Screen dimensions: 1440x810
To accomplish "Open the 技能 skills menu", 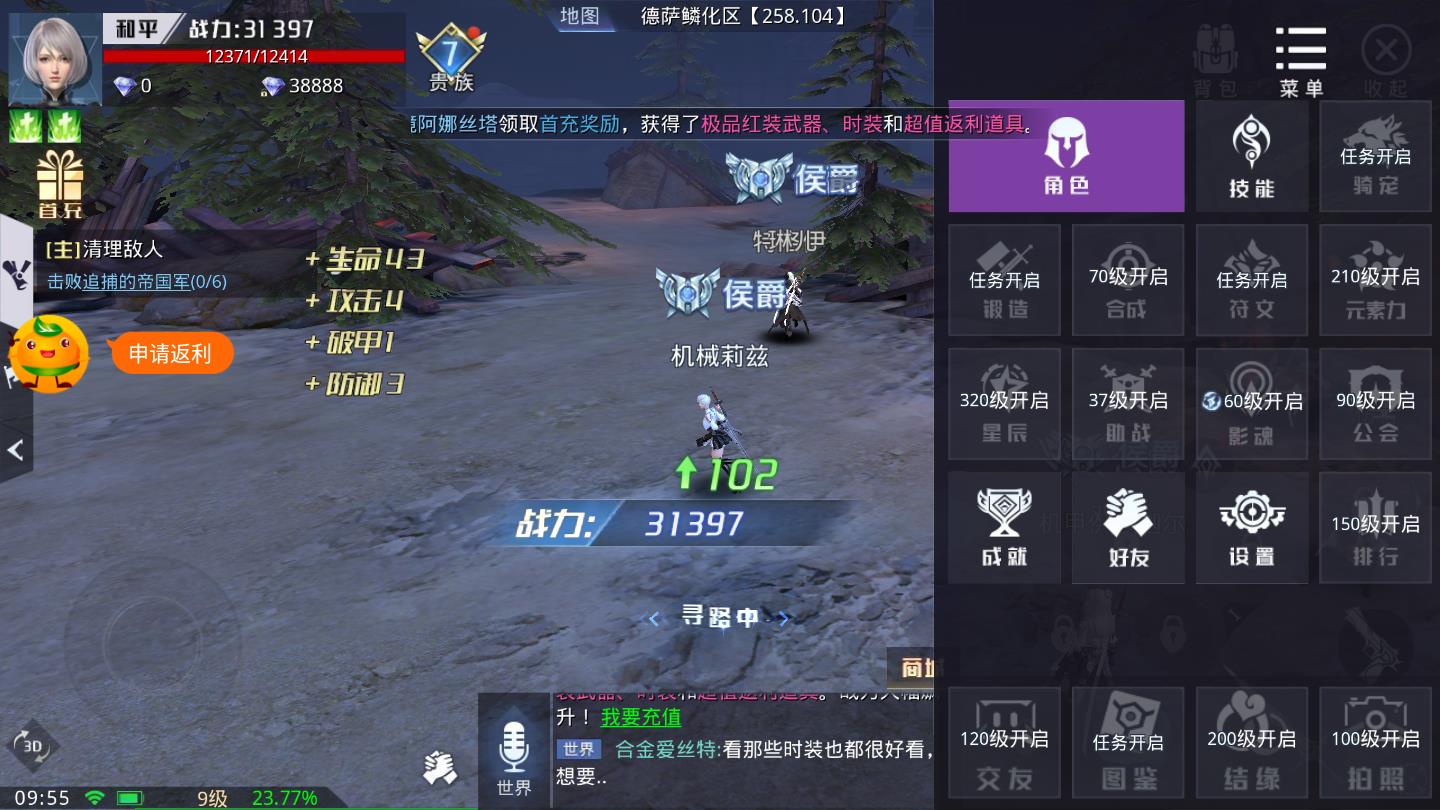I will (x=1252, y=156).
